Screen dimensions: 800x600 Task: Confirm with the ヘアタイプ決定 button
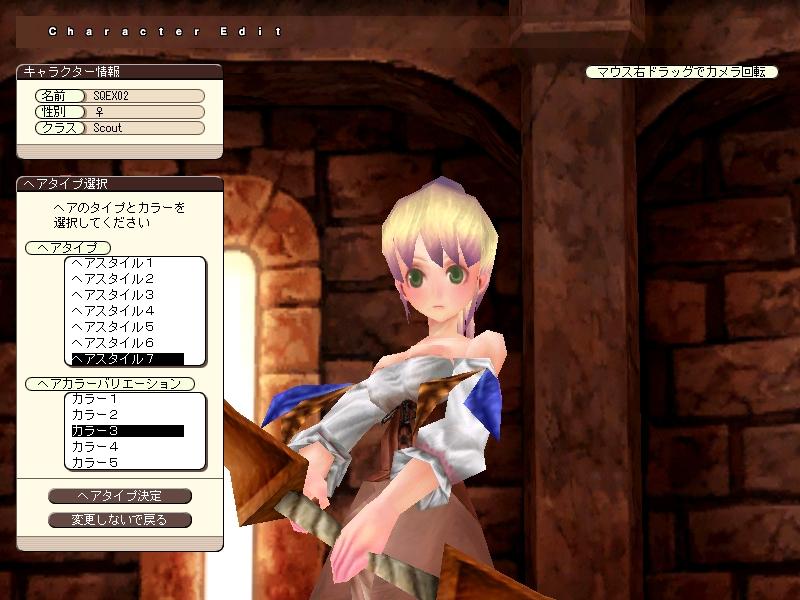coord(120,496)
